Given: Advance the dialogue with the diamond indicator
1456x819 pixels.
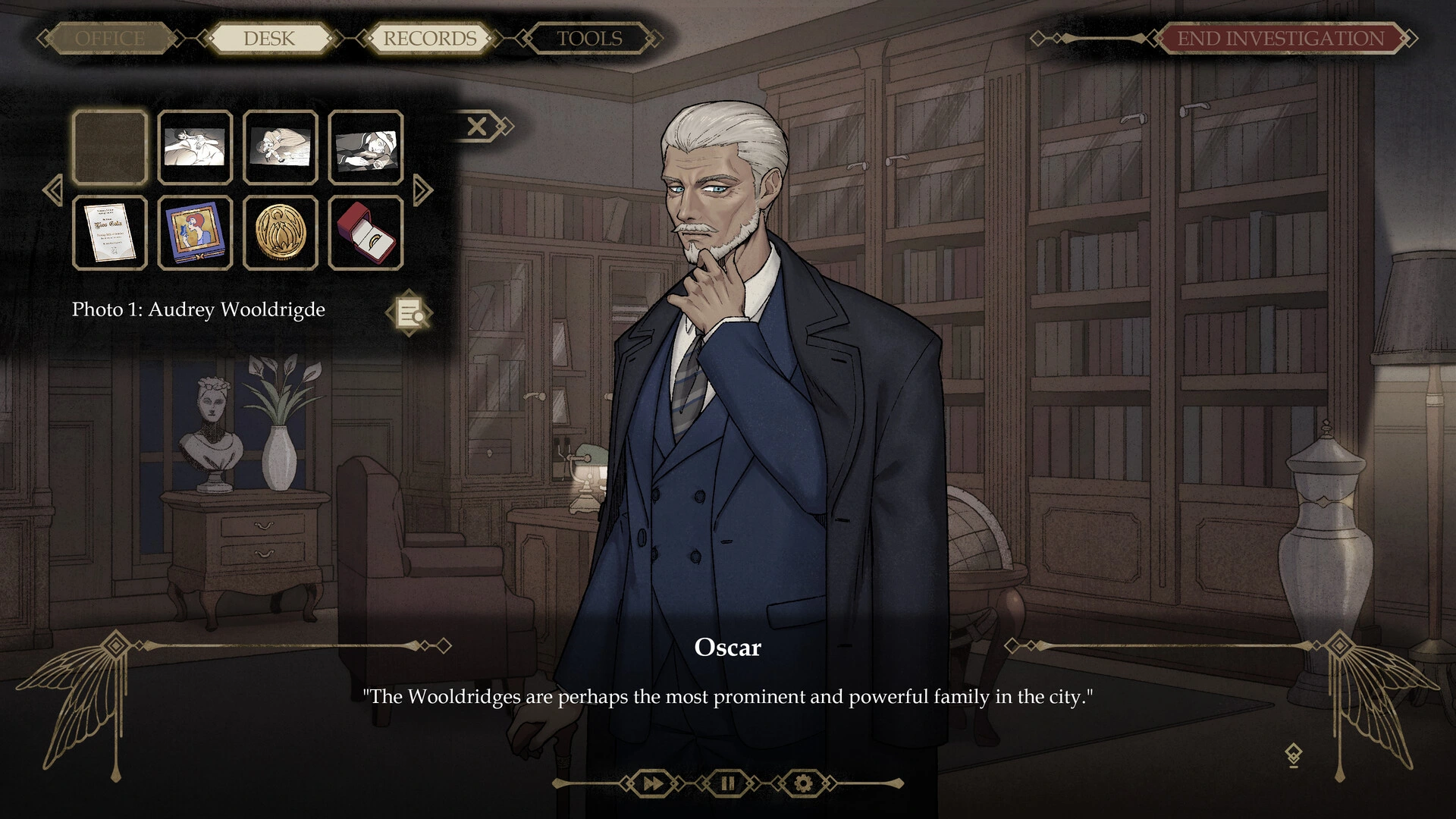Looking at the screenshot, I should (1293, 755).
